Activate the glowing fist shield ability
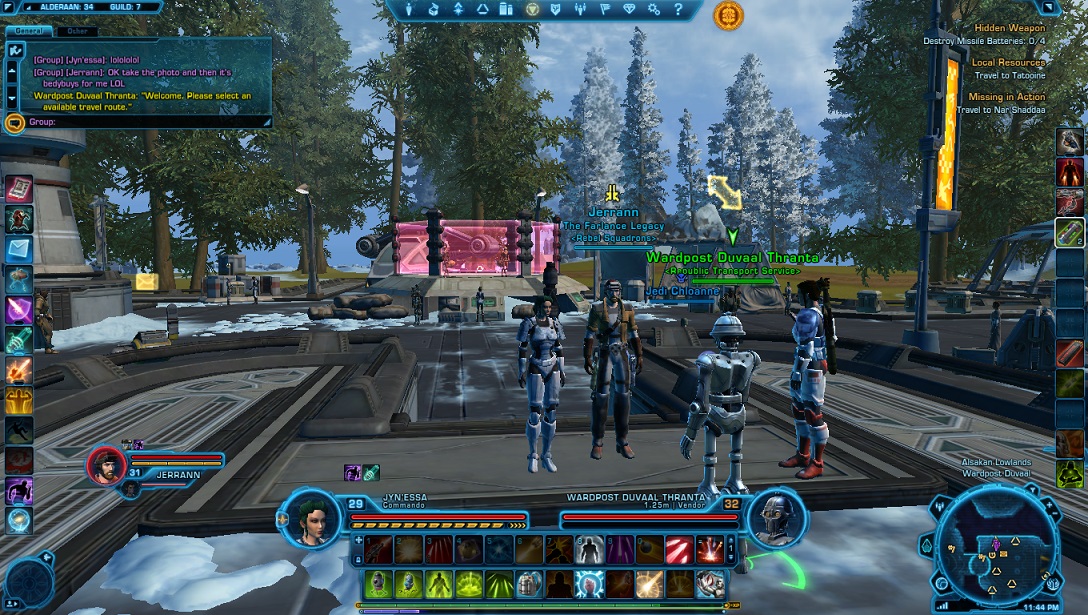Viewport: 1088px width, 615px height. [590, 584]
